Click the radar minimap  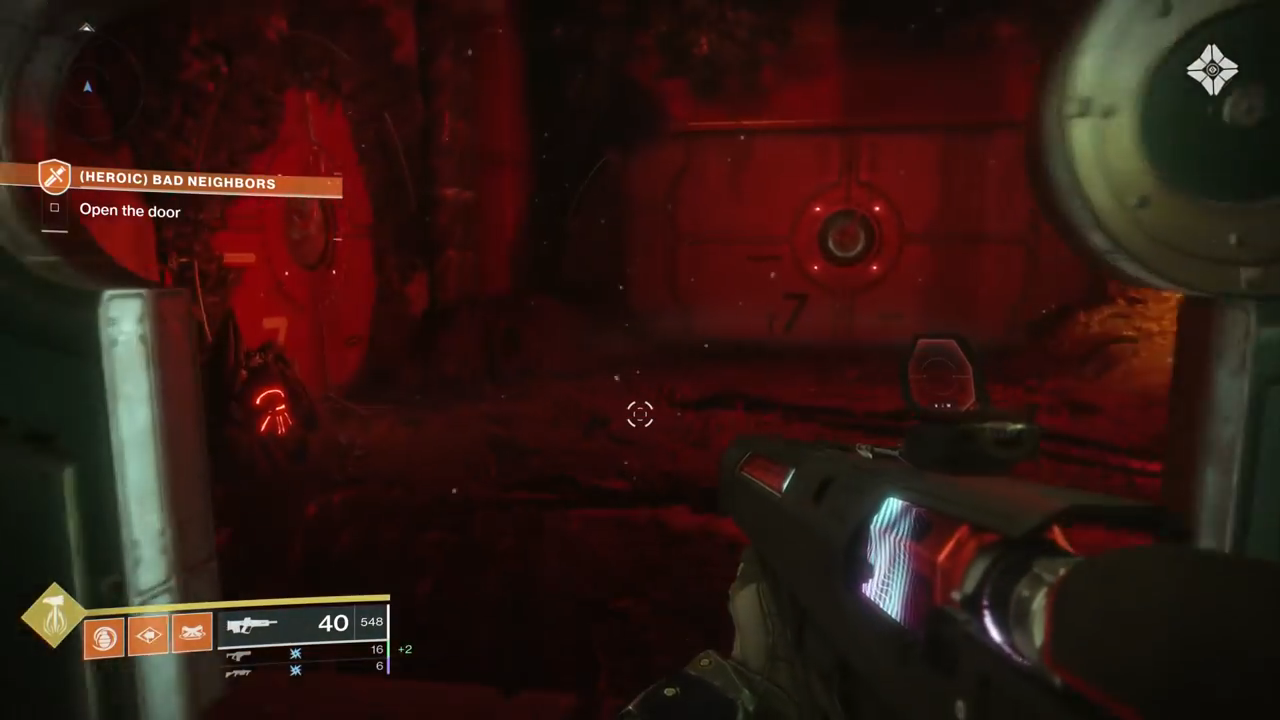88,88
